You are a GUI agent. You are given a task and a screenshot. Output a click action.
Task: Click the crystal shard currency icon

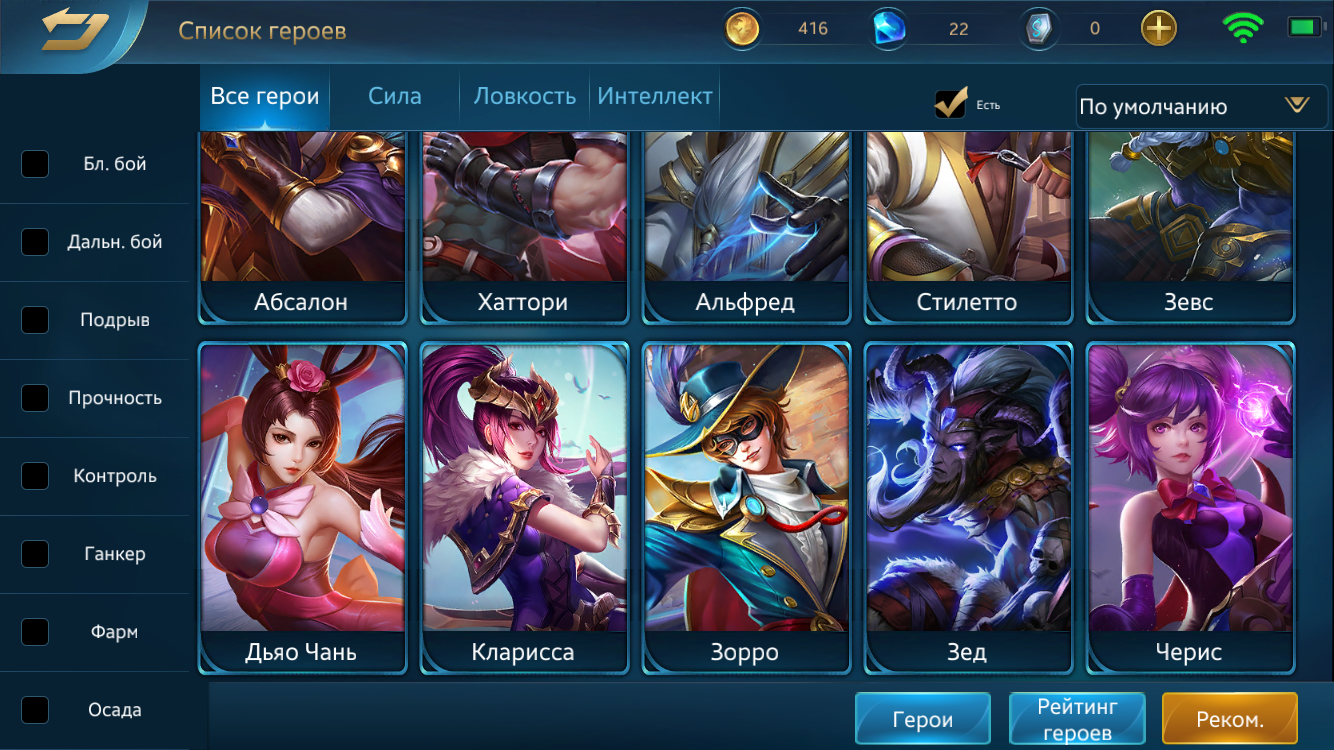1038,28
